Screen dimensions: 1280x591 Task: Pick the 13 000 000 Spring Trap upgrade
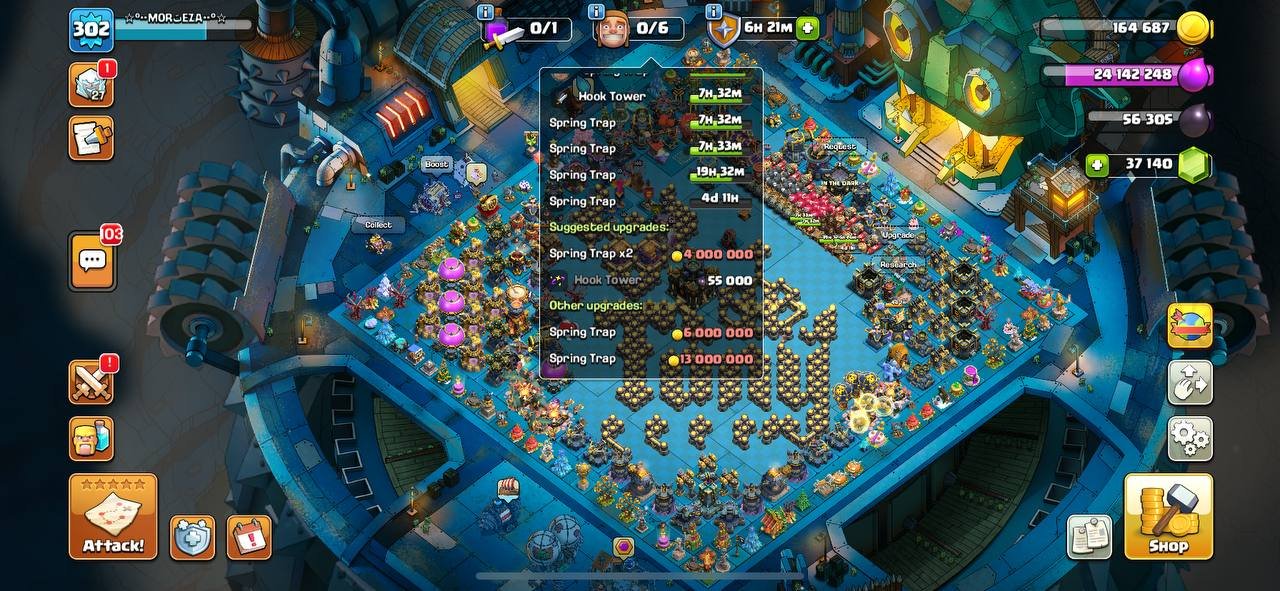tap(651, 359)
